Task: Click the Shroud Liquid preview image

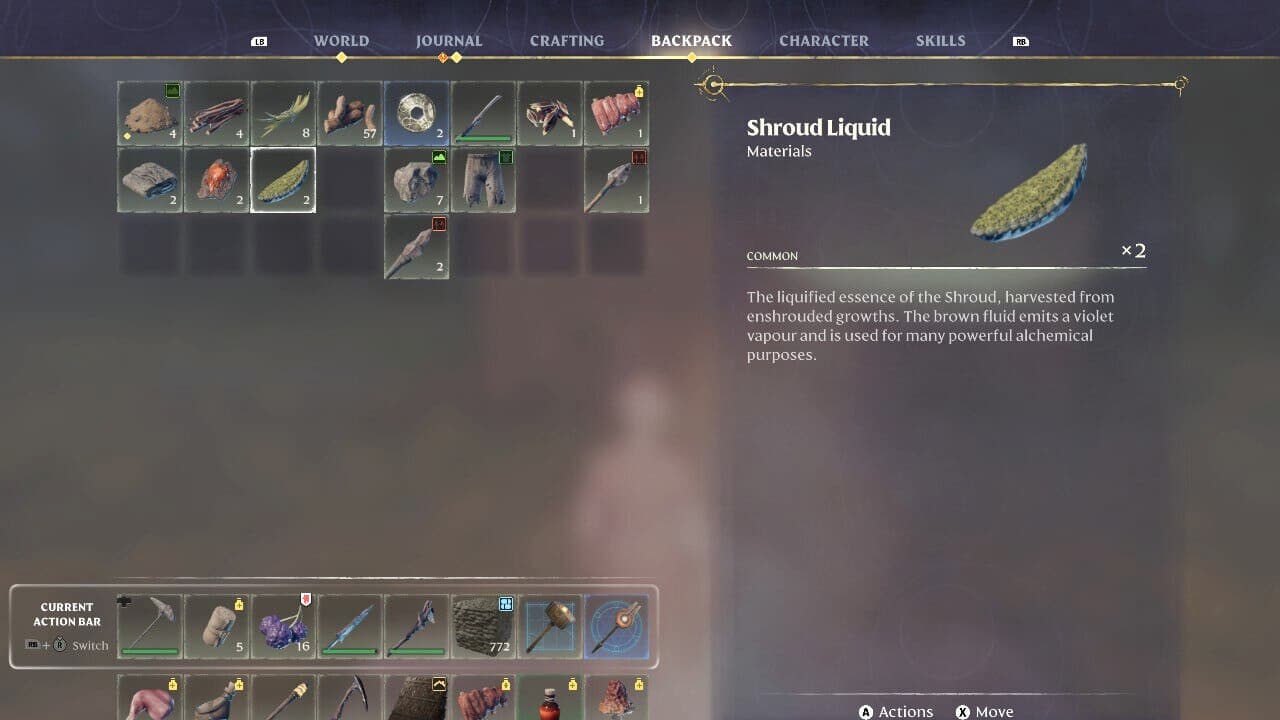Action: click(1030, 190)
